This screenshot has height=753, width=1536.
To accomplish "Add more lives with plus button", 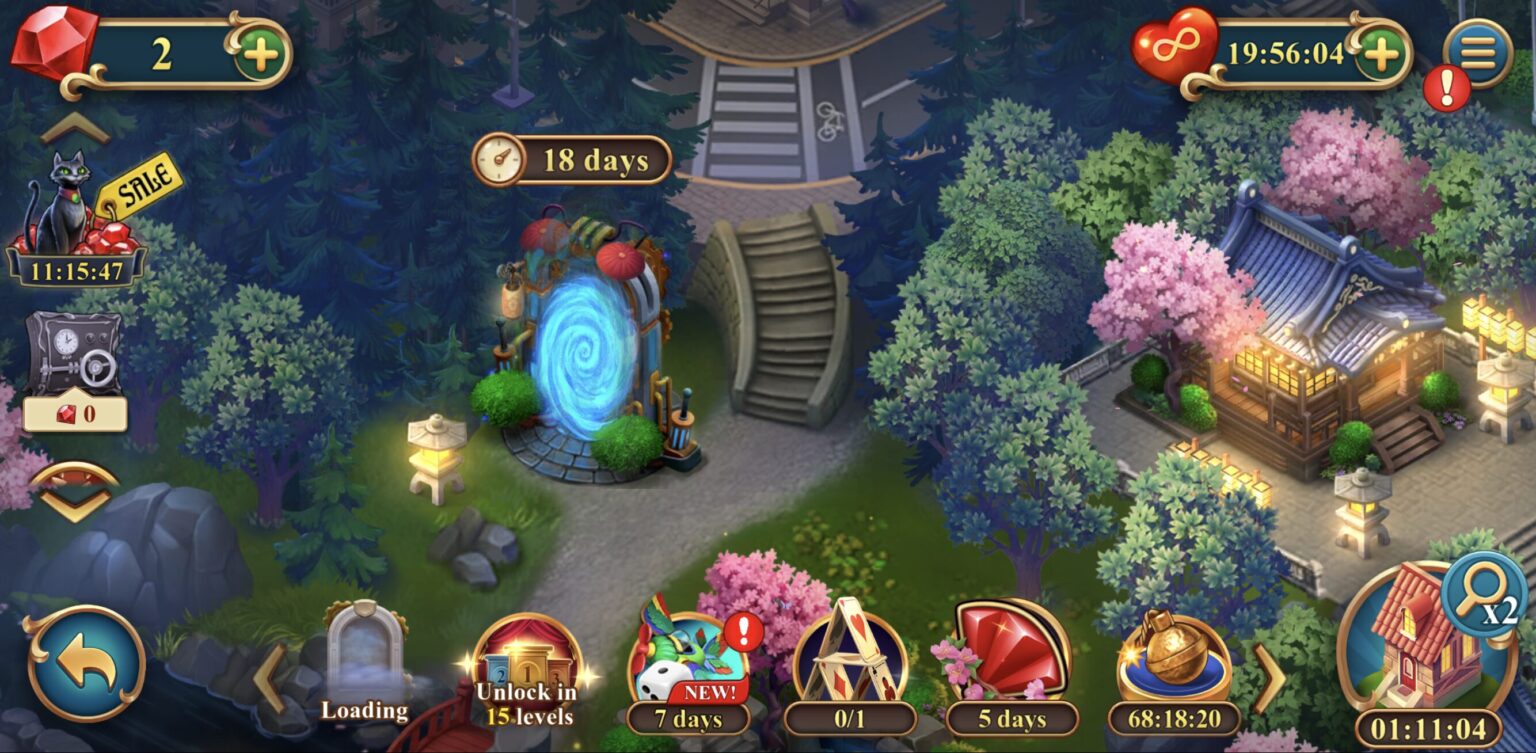I will point(1381,52).
